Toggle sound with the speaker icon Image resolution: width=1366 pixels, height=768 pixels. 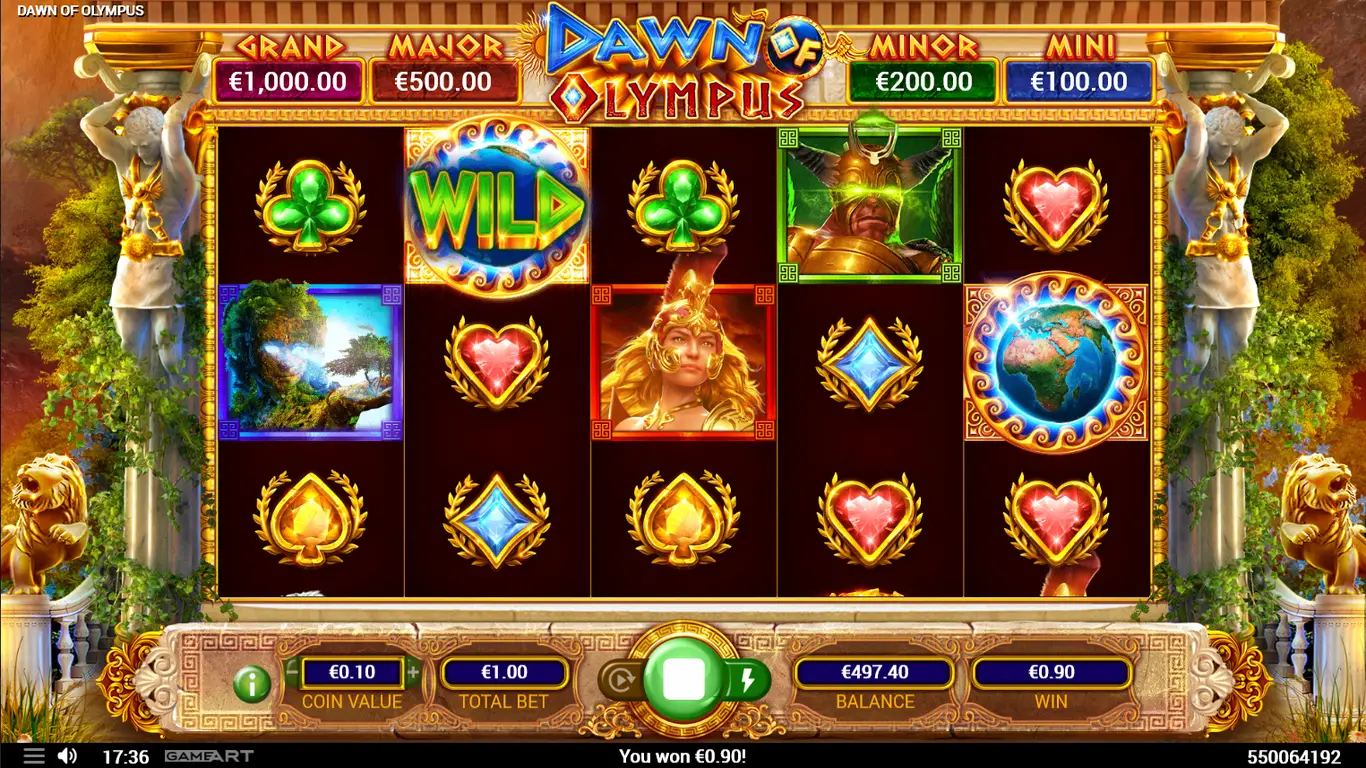pyautogui.click(x=67, y=756)
